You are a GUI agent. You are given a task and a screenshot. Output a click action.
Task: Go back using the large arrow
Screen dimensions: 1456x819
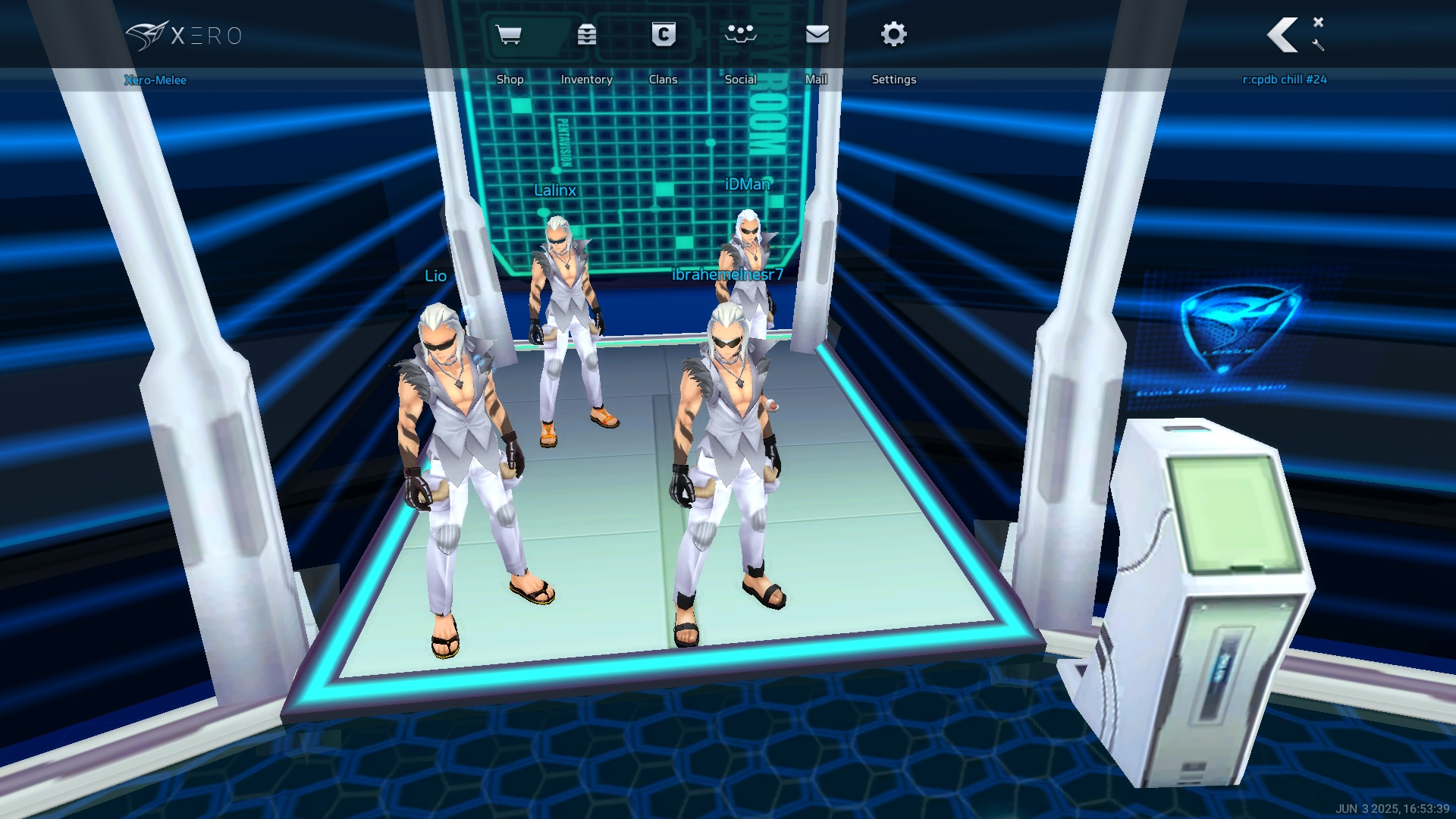[x=1282, y=35]
